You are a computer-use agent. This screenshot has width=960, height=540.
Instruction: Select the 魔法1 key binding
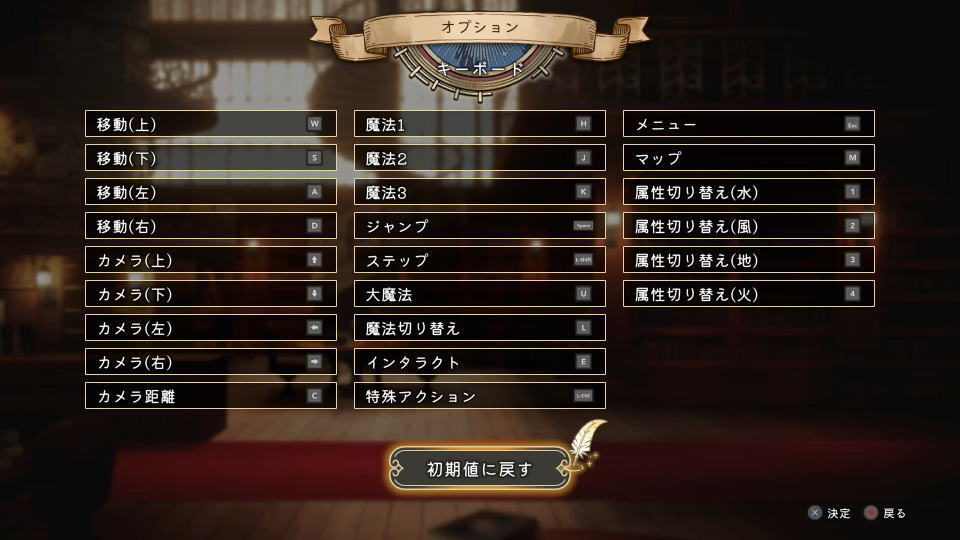479,124
